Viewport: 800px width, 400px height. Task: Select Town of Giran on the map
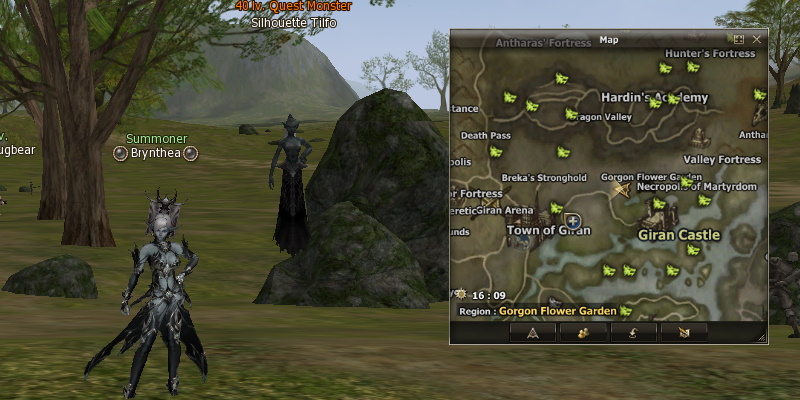click(x=548, y=230)
